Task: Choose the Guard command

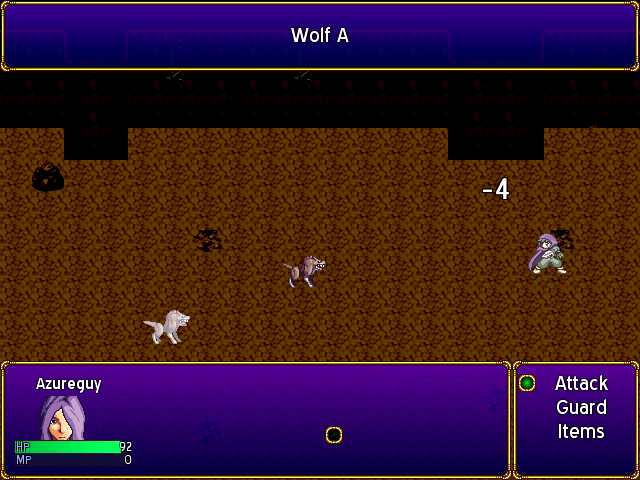Action: click(581, 407)
